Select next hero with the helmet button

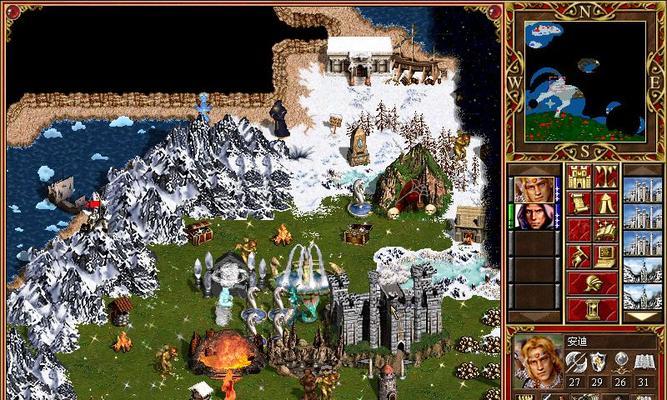tap(592, 282)
